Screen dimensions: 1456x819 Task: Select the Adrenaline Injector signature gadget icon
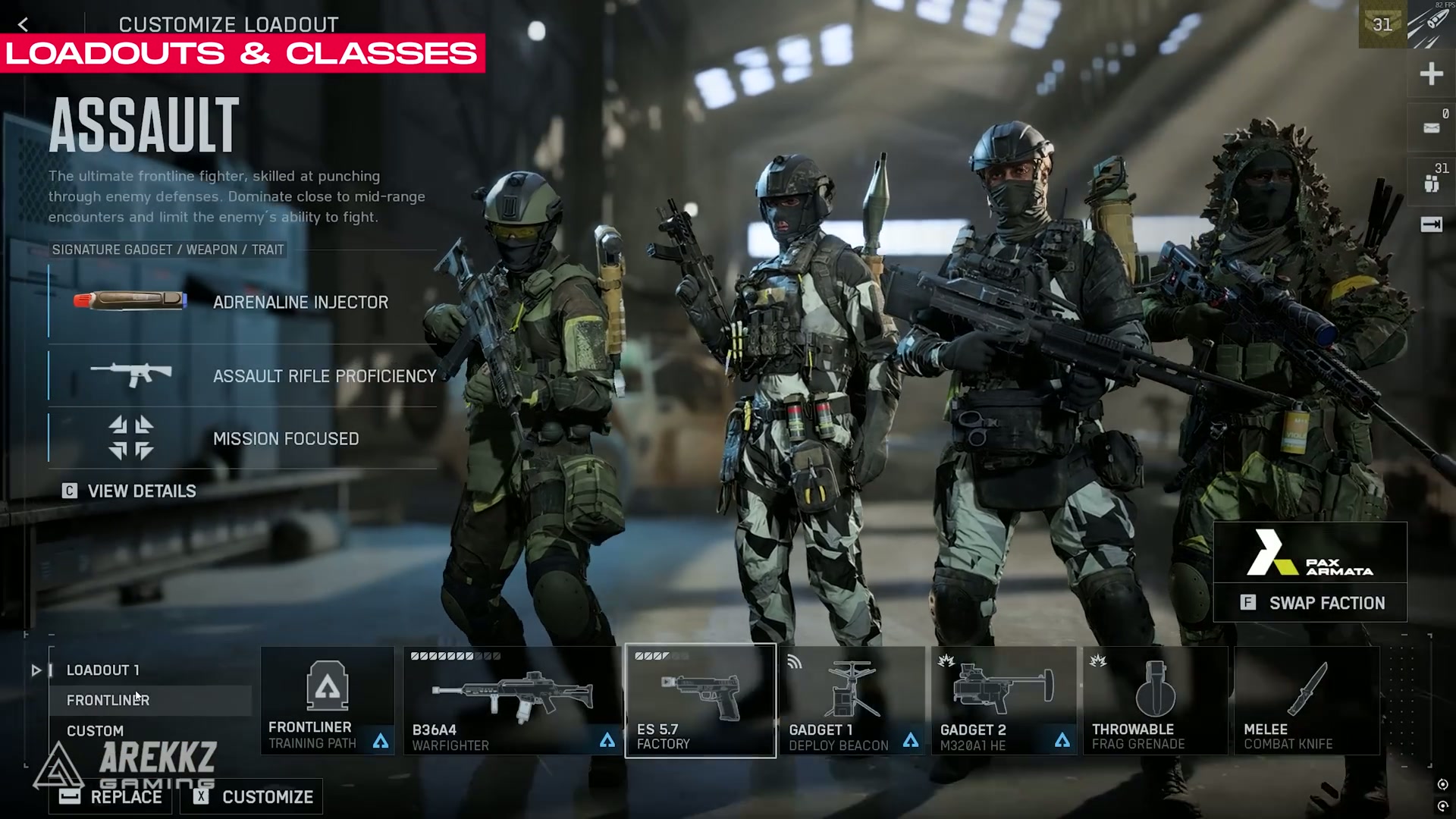click(129, 301)
